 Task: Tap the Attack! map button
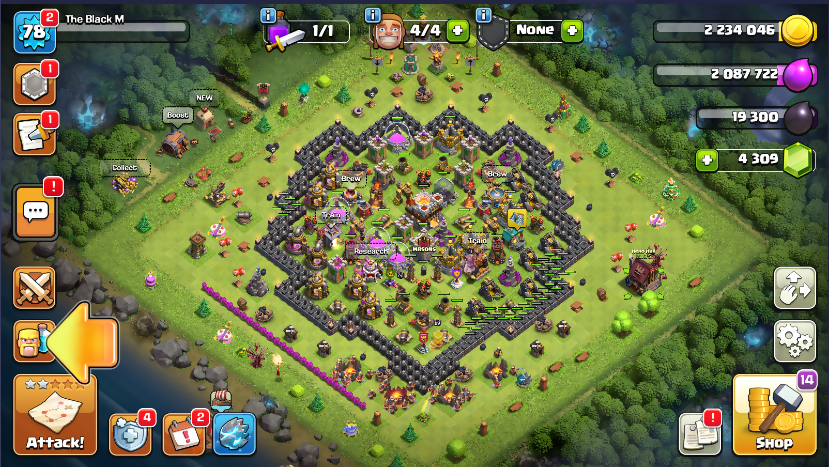click(x=54, y=415)
